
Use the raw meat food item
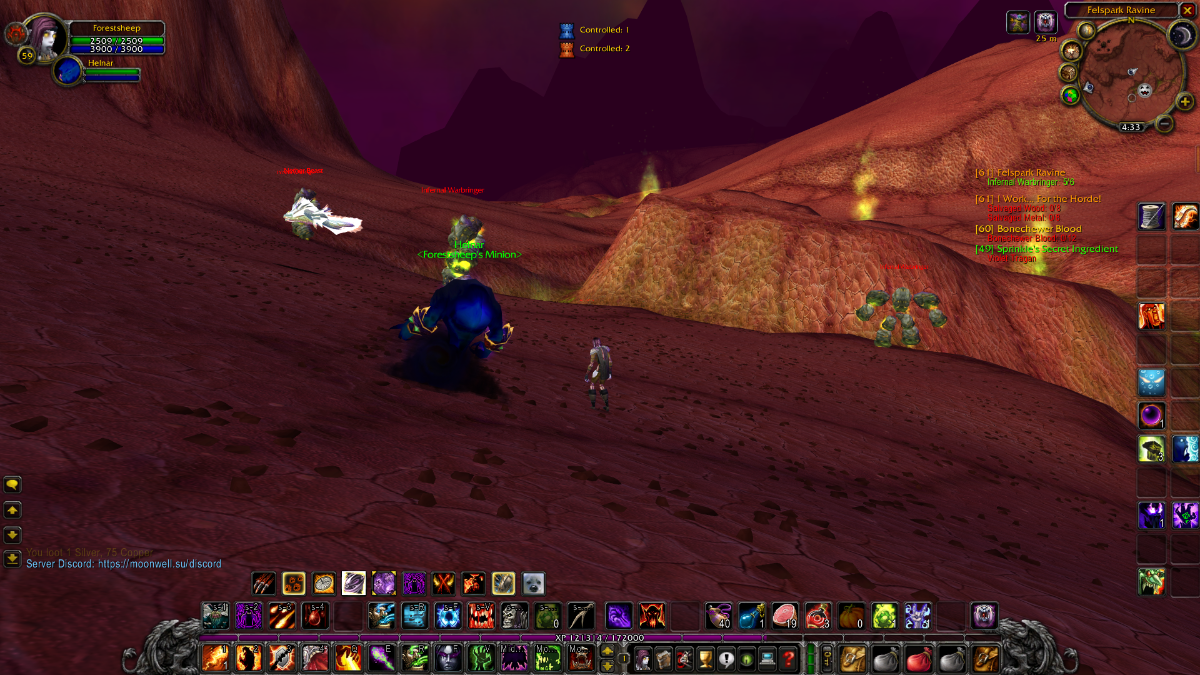786,614
